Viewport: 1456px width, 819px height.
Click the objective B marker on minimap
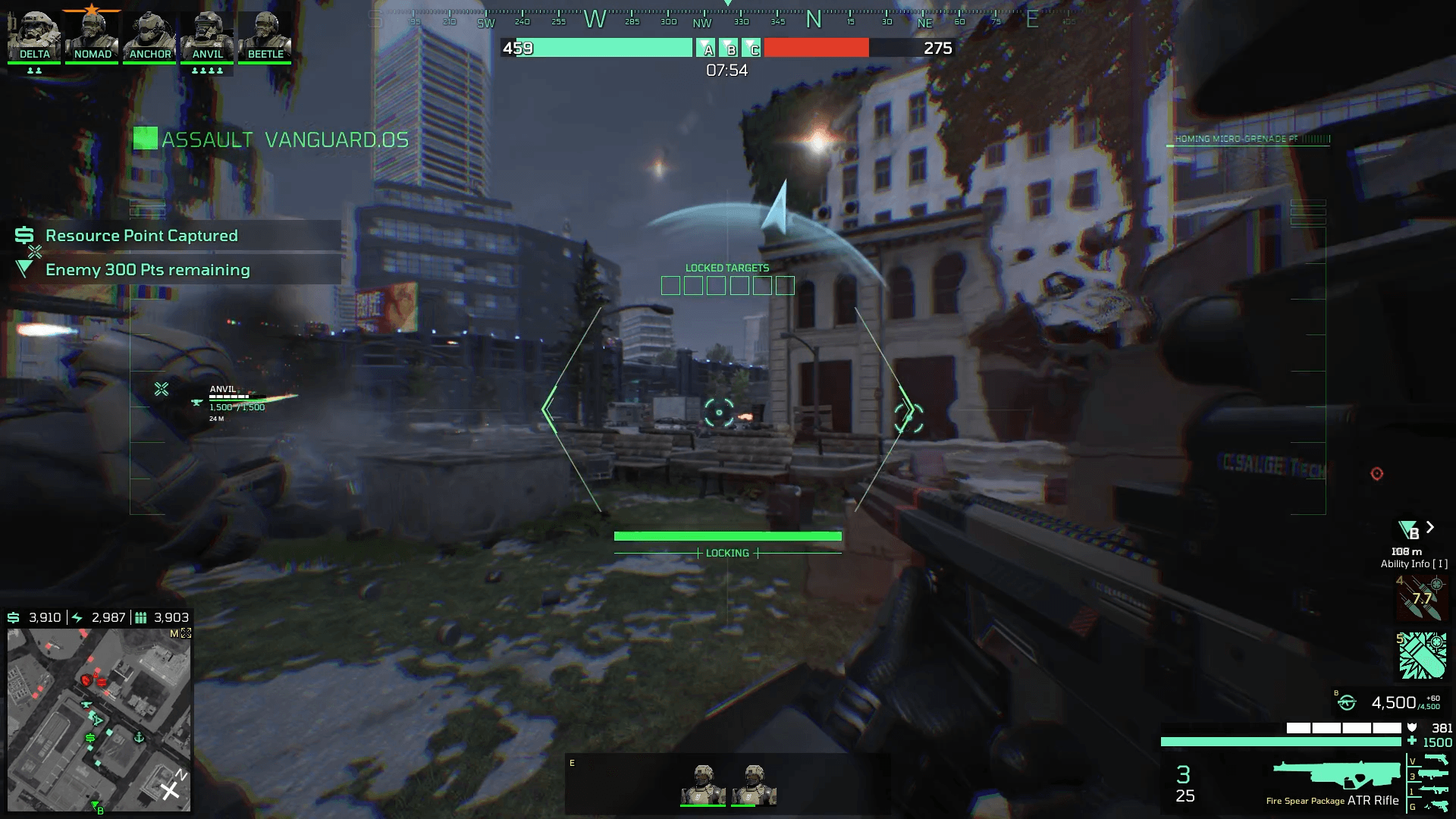click(97, 808)
